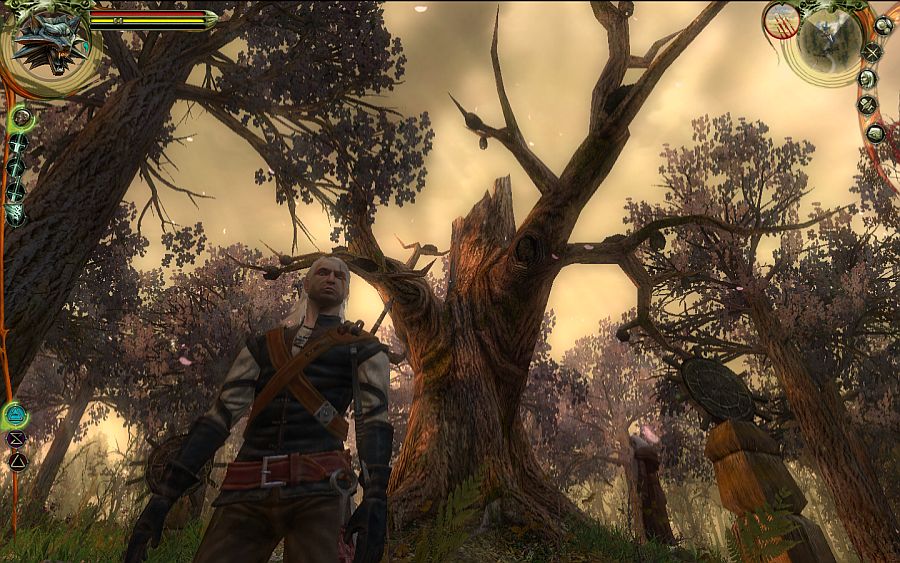
Task: Click the hat icon panel button
Action: tap(868, 104)
